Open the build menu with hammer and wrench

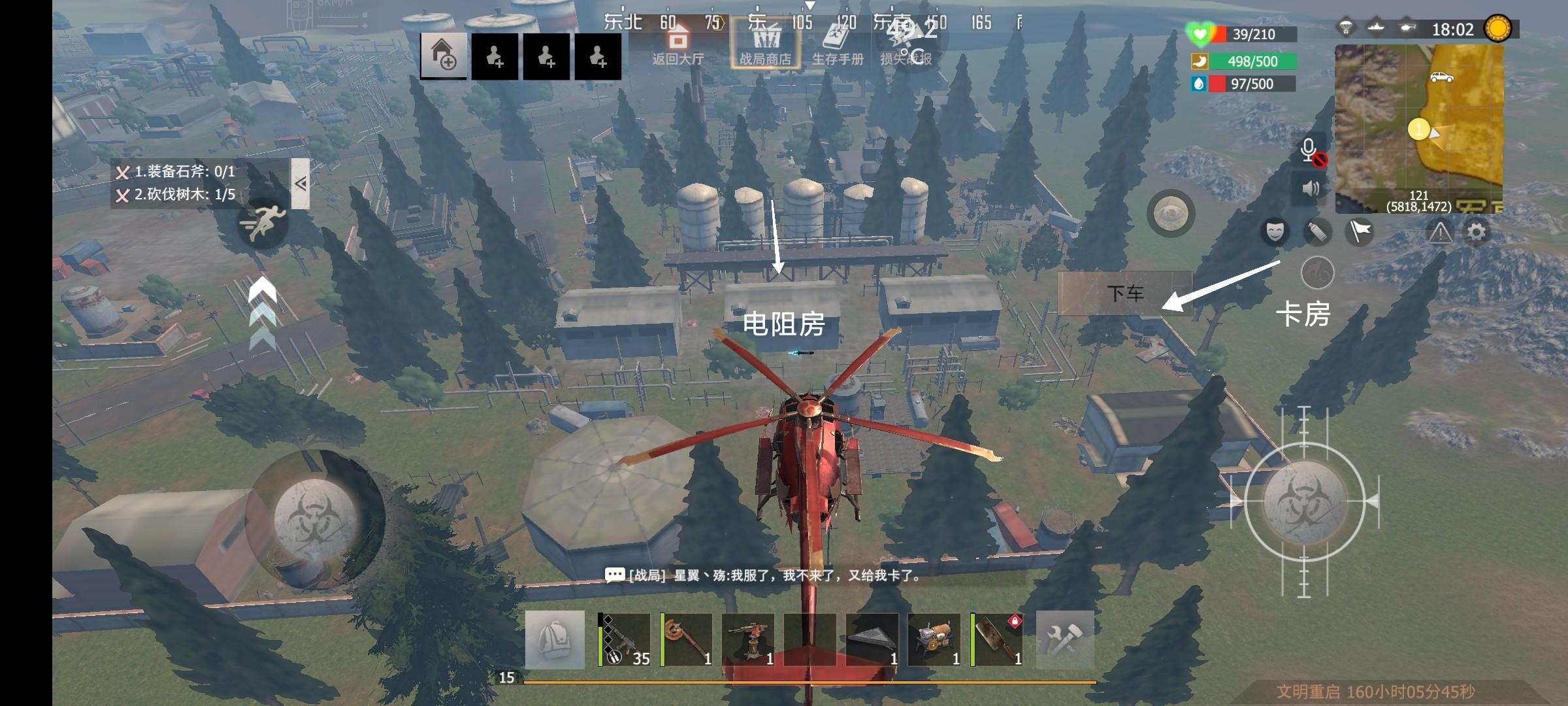click(1065, 639)
